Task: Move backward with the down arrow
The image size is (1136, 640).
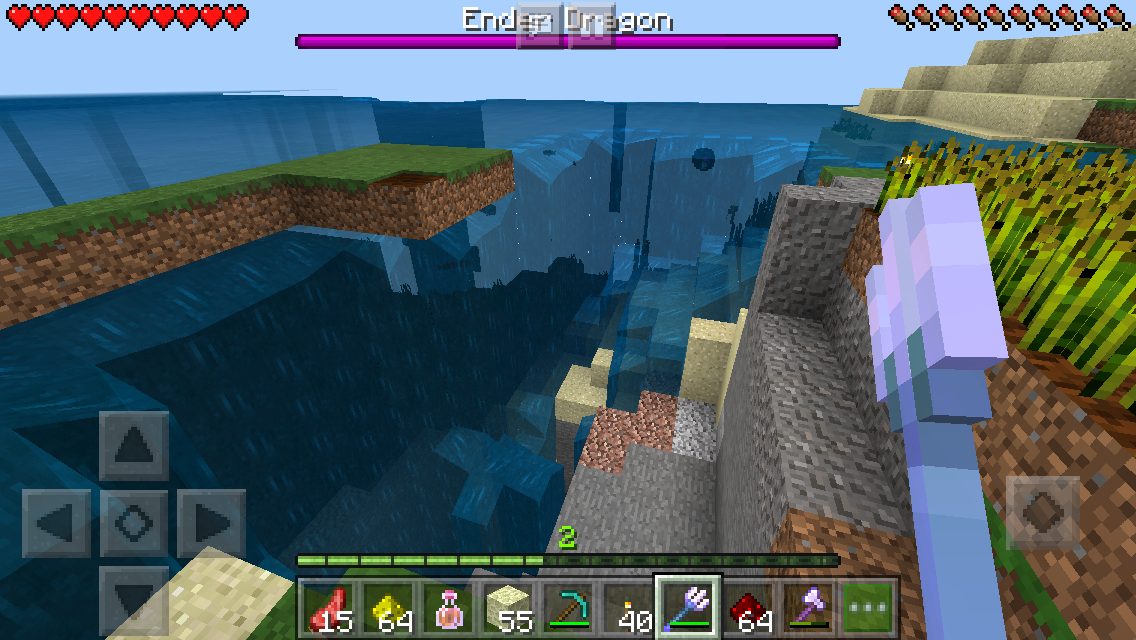Action: (x=134, y=598)
